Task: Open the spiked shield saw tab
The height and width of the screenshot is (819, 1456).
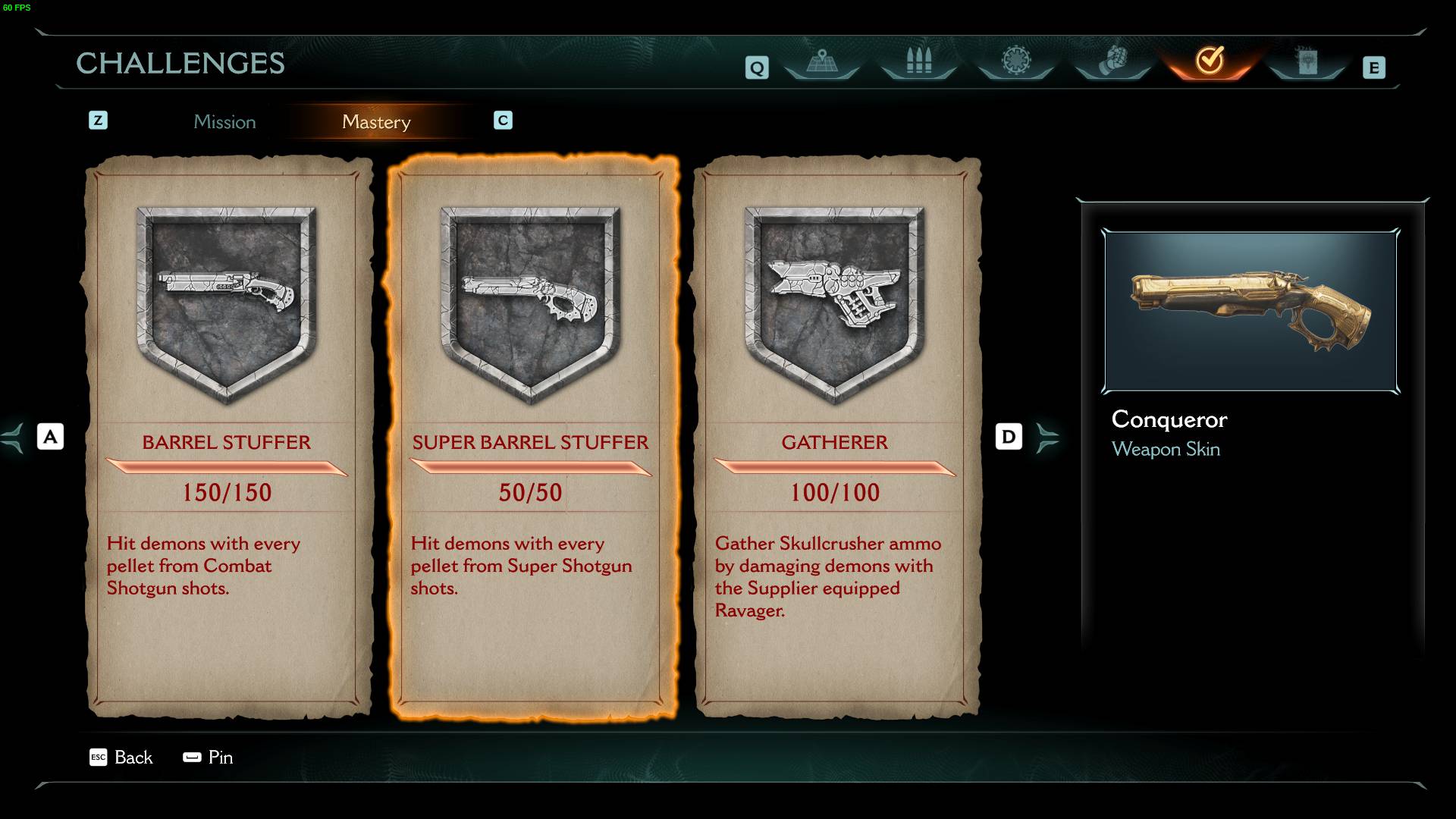Action: point(1015,61)
